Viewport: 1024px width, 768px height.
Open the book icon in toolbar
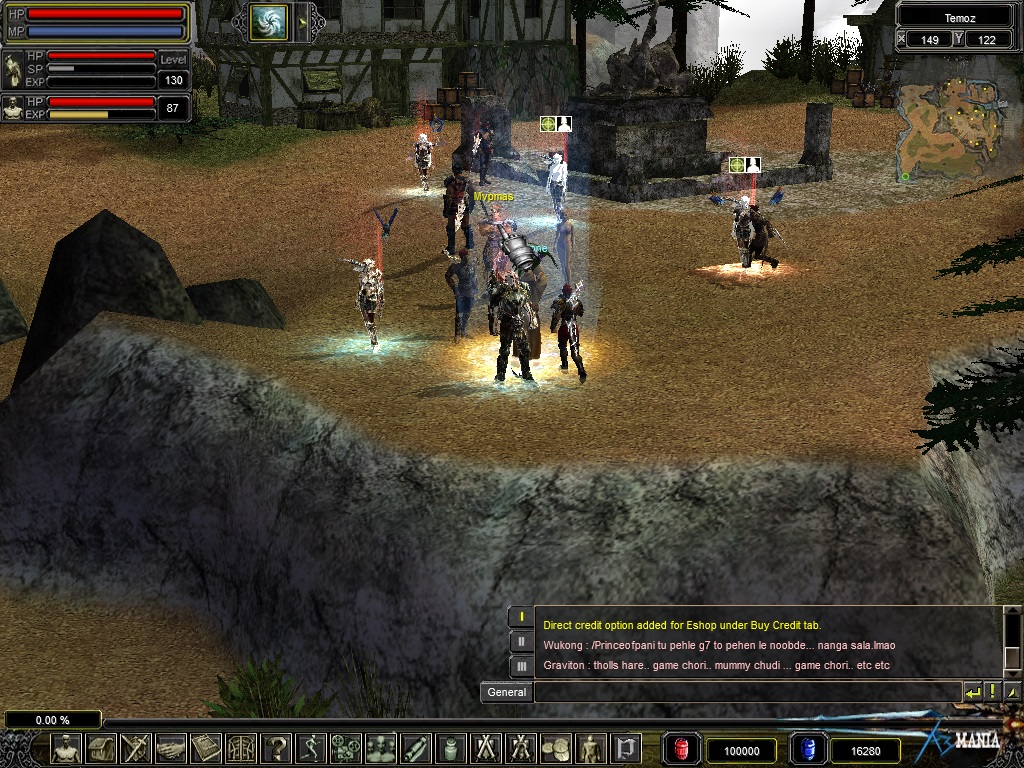[x=206, y=748]
